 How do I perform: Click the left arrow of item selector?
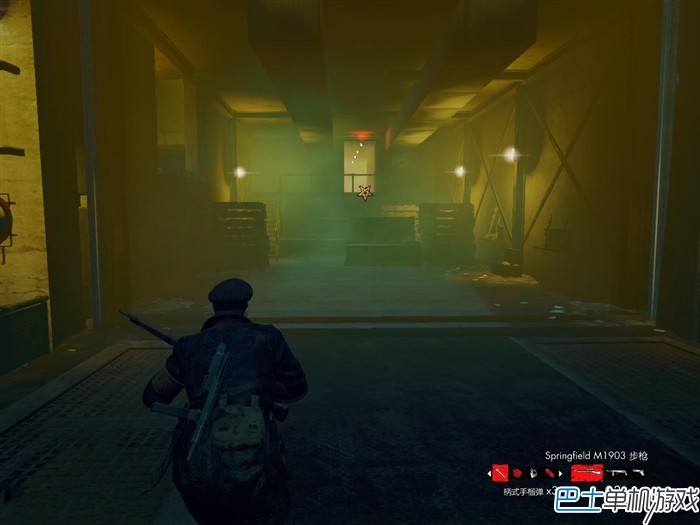489,472
